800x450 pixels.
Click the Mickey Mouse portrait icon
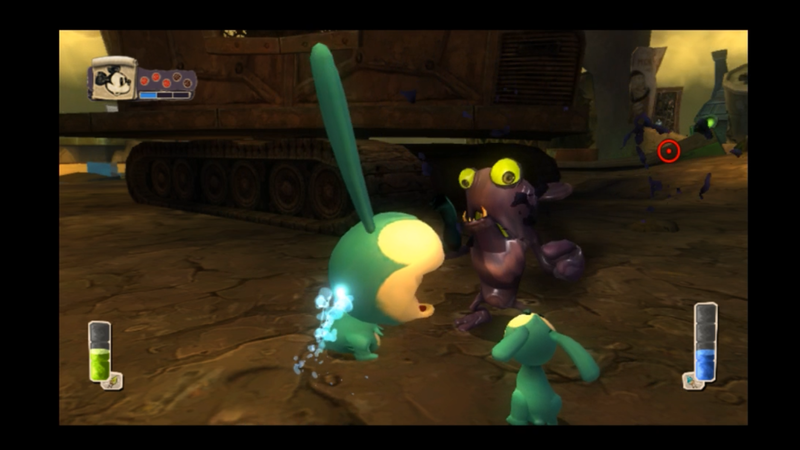pyautogui.click(x=113, y=79)
